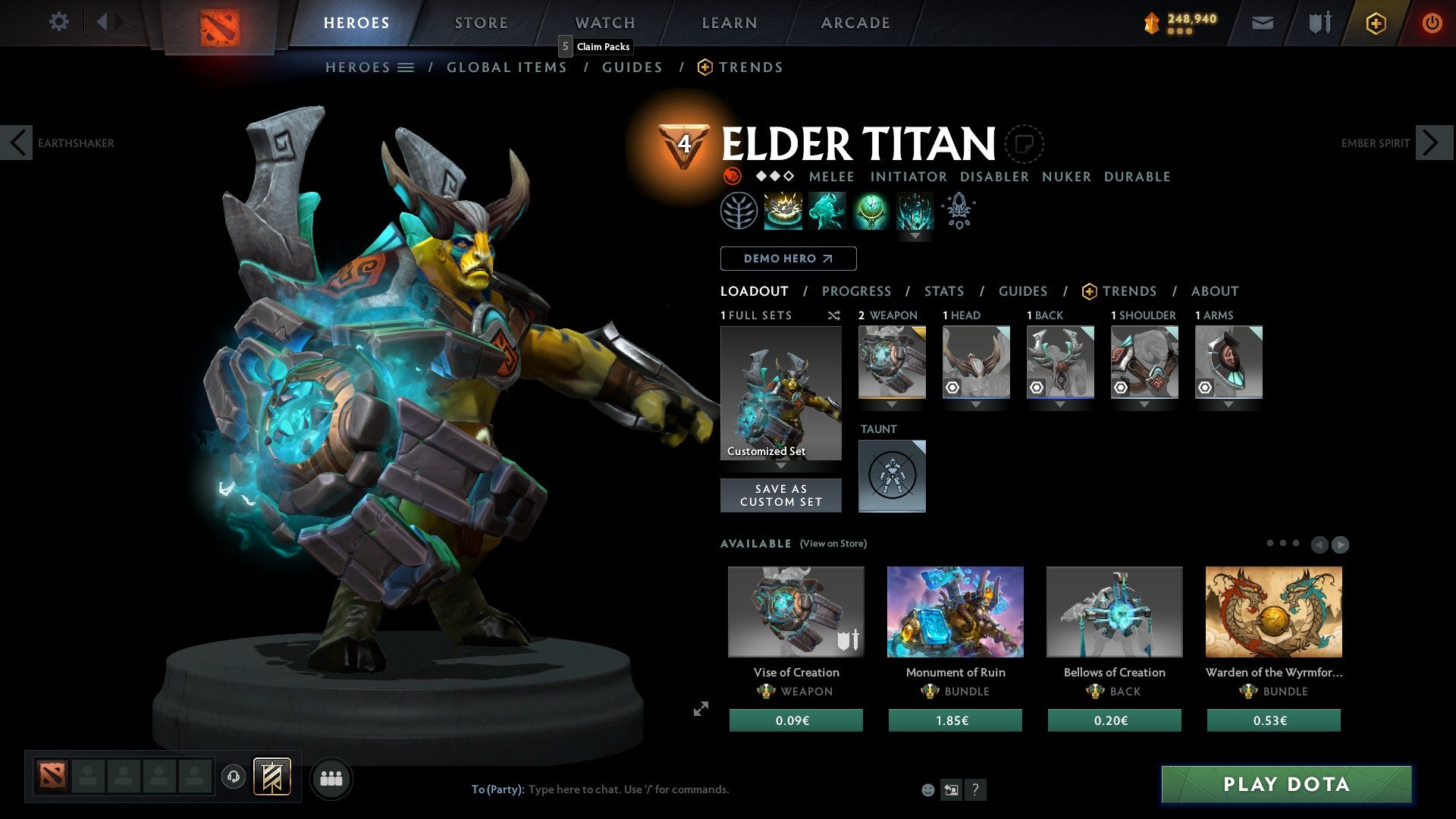Toggle the shuffle icon next to Full Sets
The width and height of the screenshot is (1456, 819).
click(834, 315)
